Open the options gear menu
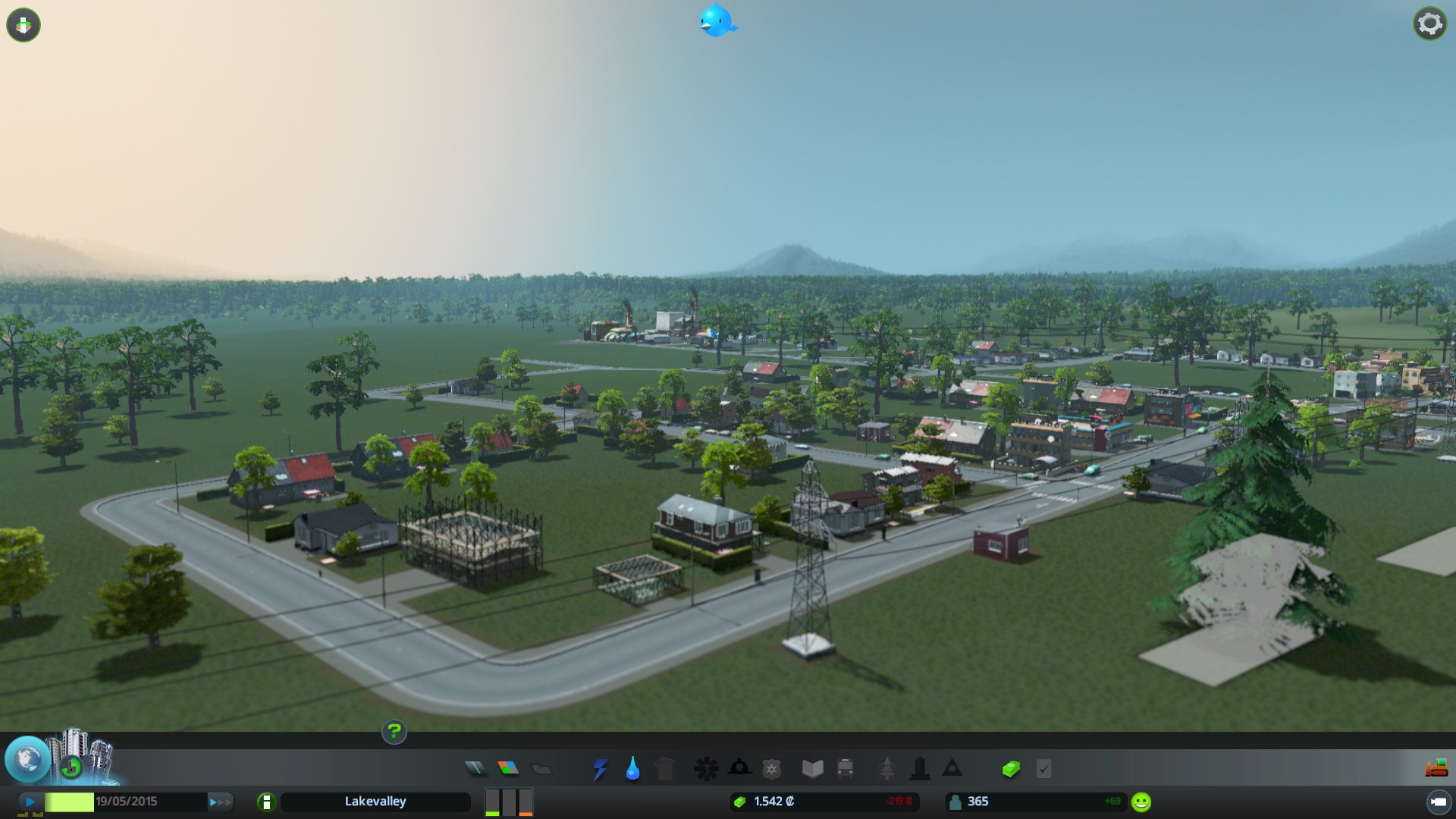The width and height of the screenshot is (1456, 819). pyautogui.click(x=1429, y=23)
